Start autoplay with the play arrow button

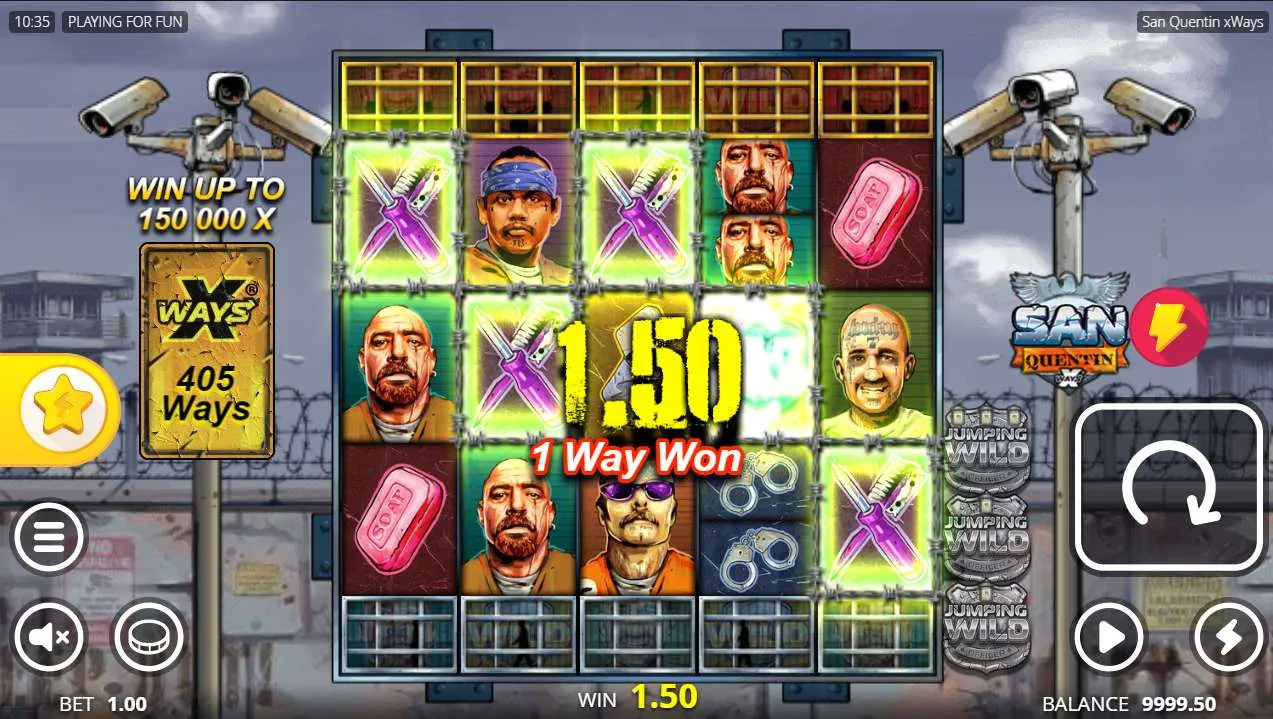click(1109, 636)
